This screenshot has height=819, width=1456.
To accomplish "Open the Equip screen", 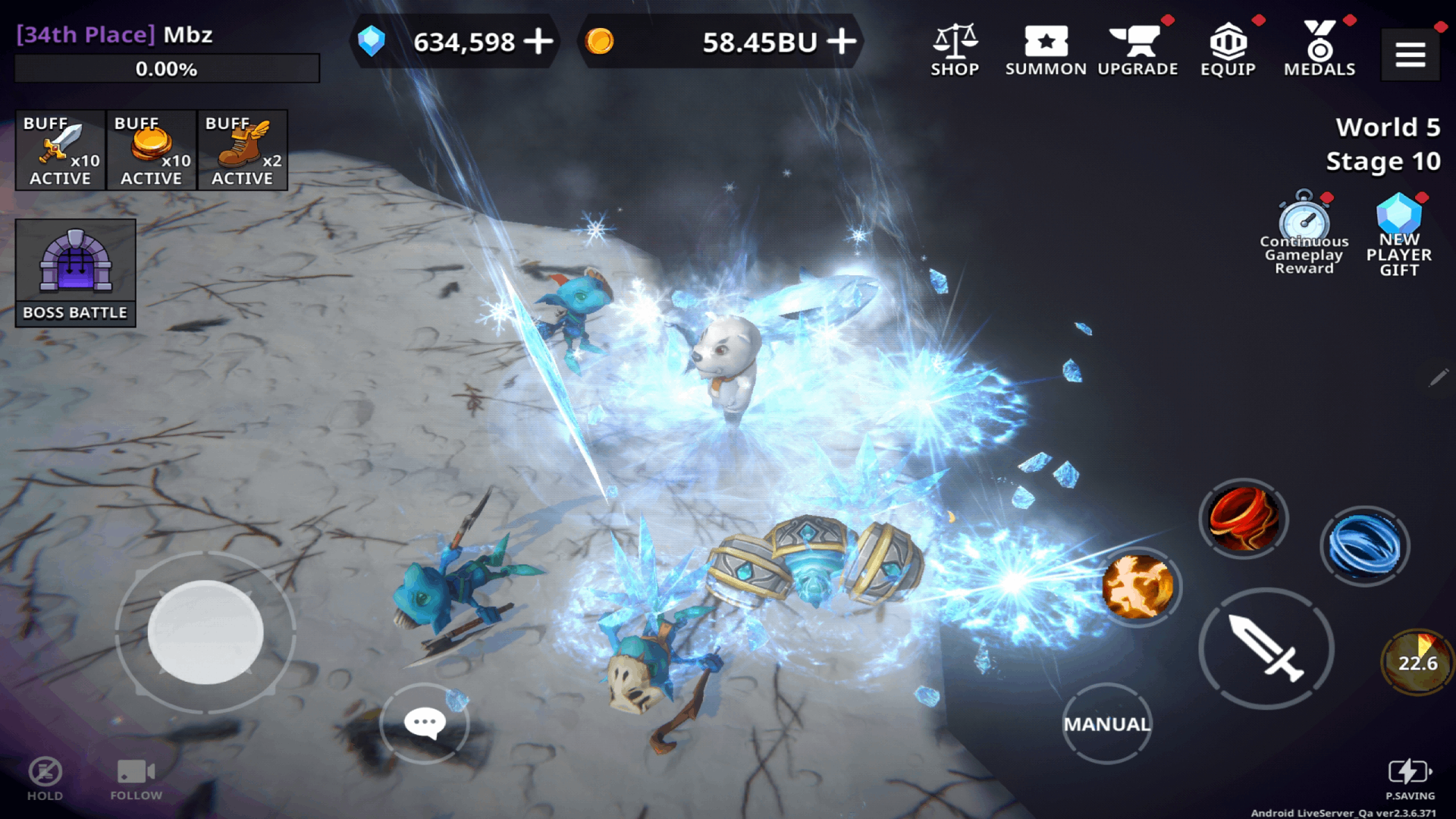I will click(1228, 45).
